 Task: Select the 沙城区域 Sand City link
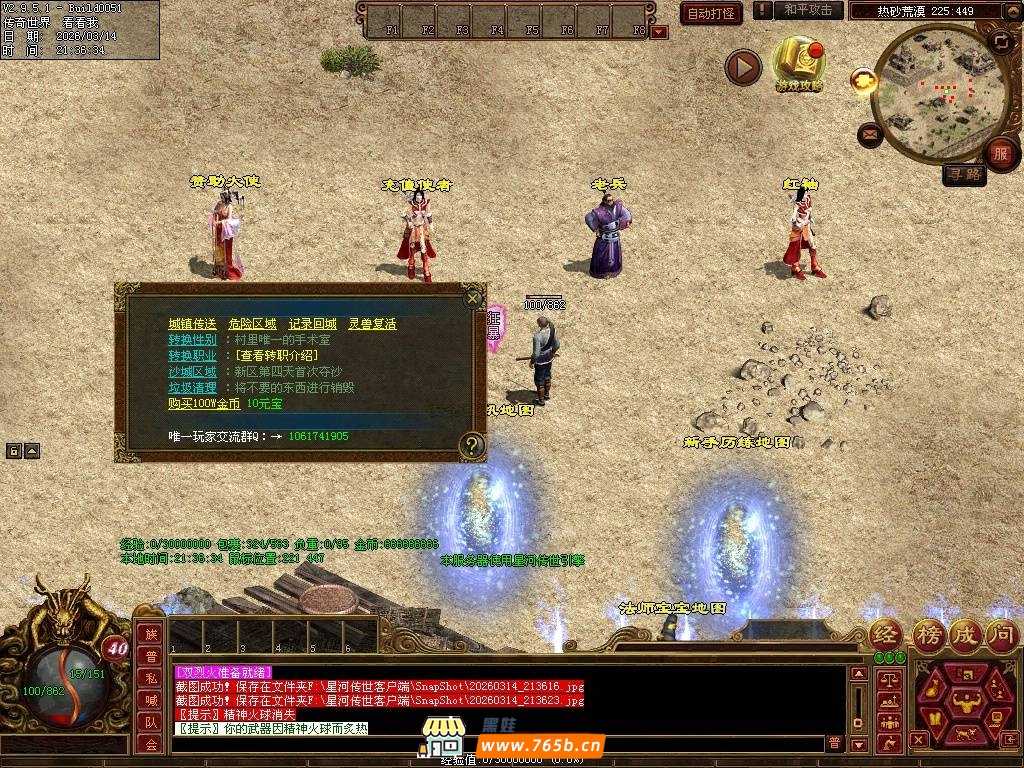pyautogui.click(x=192, y=372)
